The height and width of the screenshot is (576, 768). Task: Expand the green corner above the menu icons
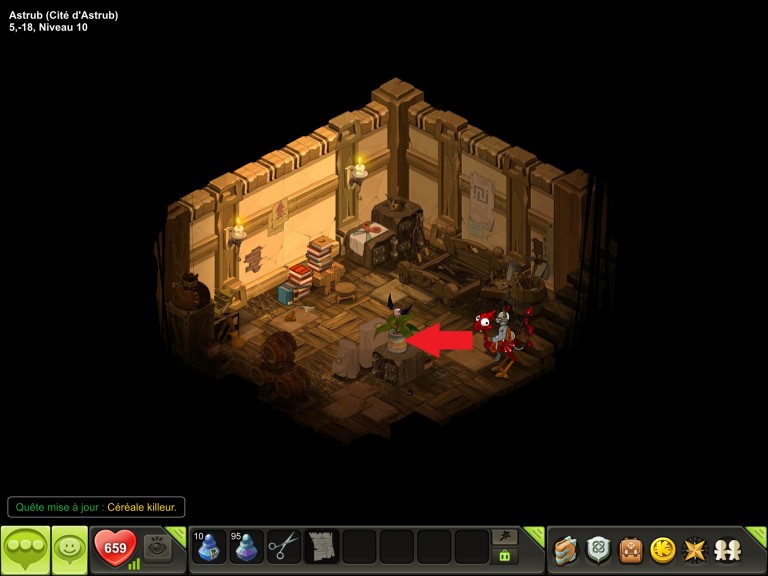(757, 535)
